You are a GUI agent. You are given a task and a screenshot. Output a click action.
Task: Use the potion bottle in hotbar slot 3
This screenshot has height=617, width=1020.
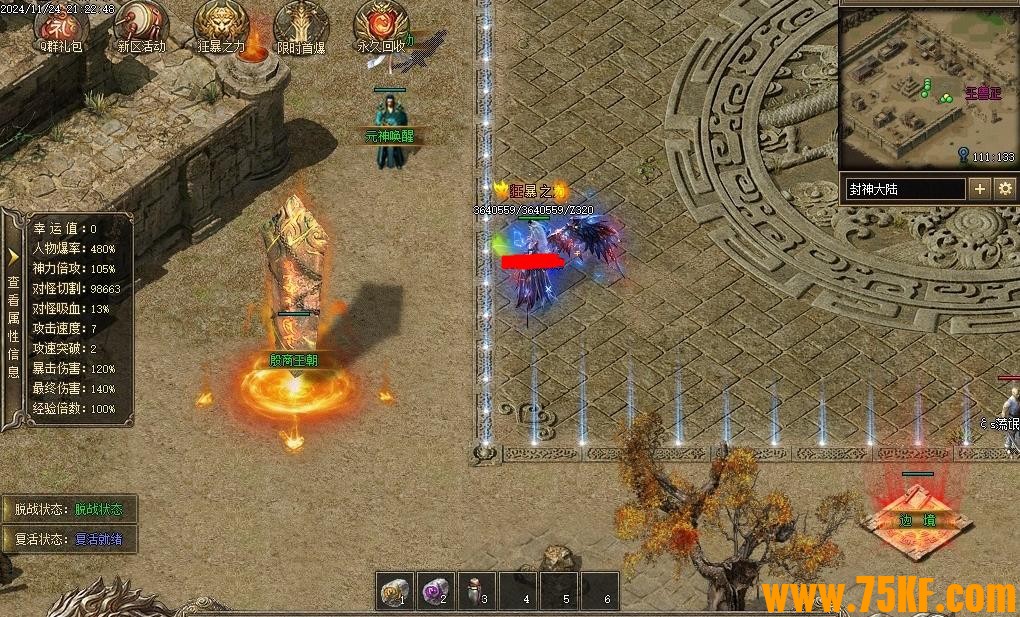(476, 590)
